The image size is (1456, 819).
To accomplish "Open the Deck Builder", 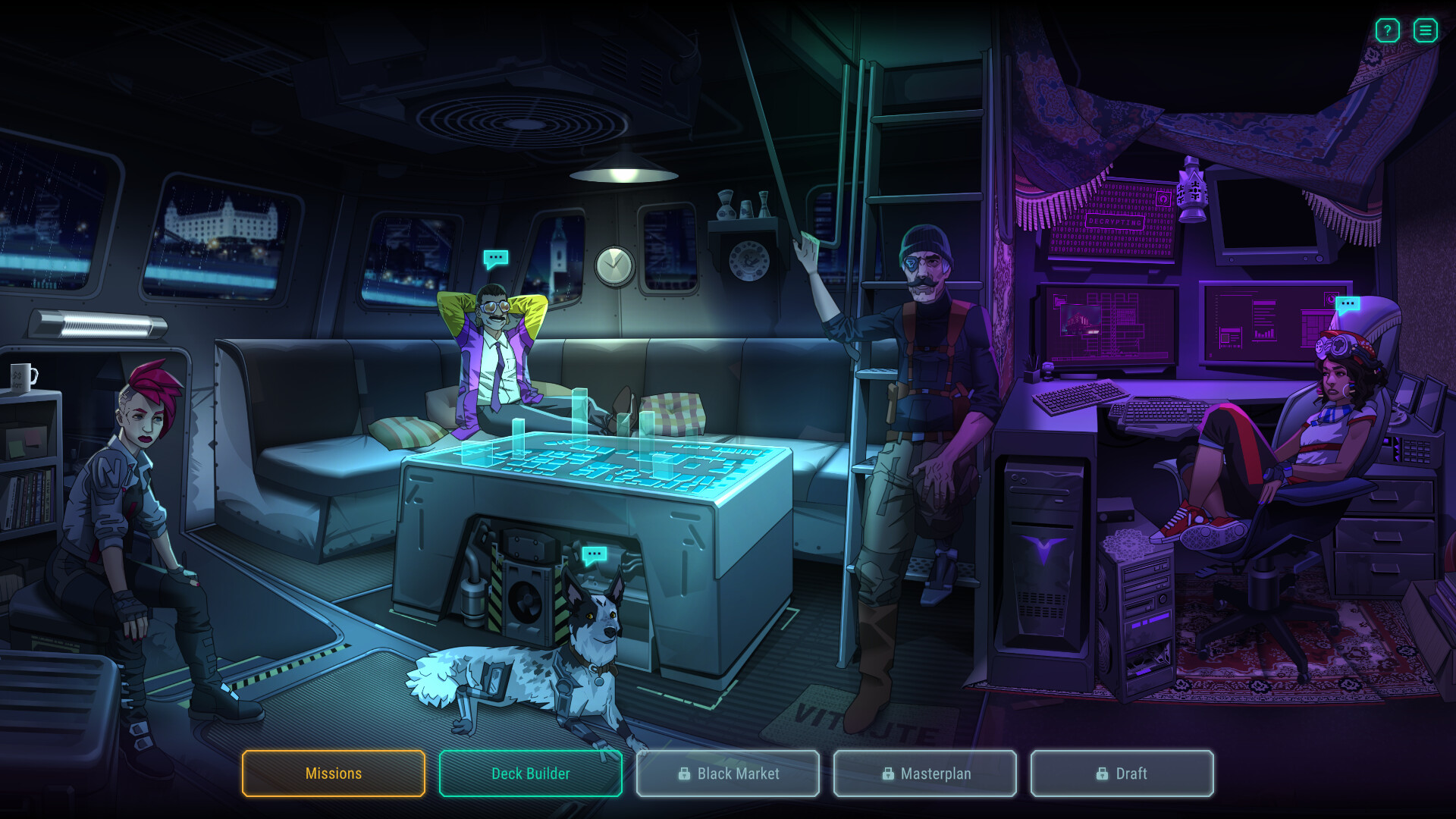I will point(531,773).
